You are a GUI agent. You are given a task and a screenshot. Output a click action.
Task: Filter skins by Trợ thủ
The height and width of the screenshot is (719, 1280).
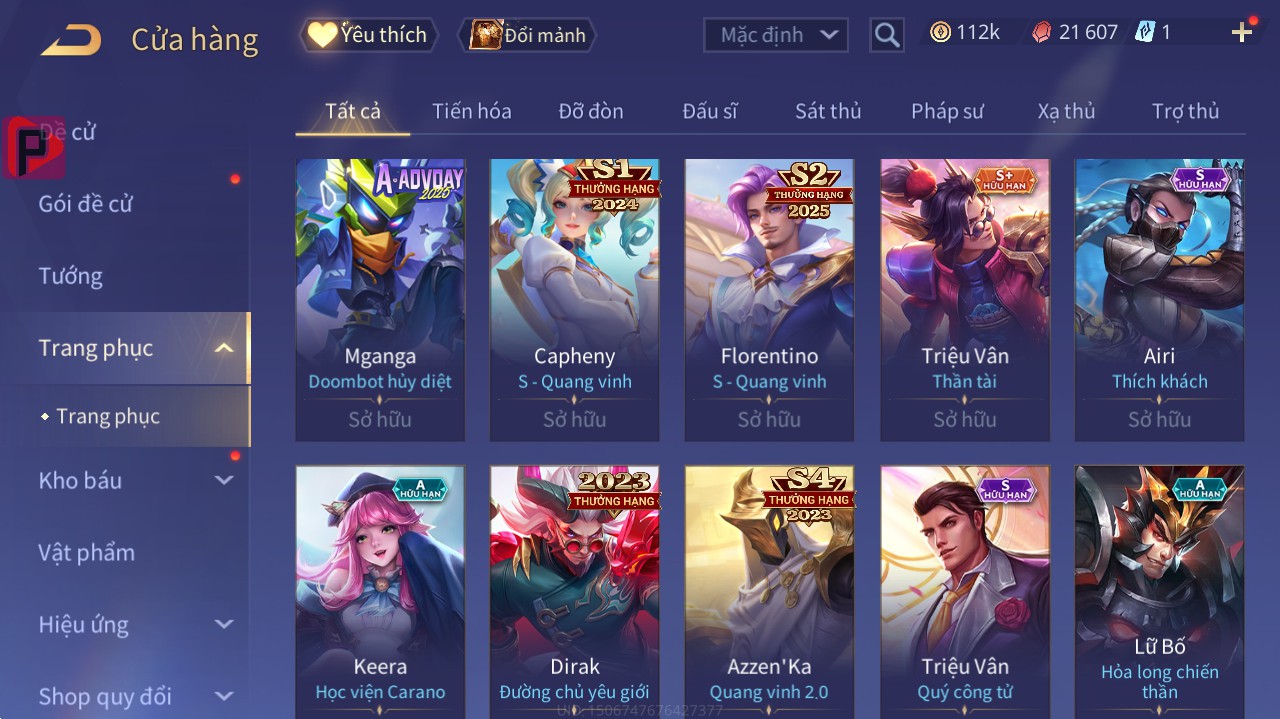(x=1185, y=111)
